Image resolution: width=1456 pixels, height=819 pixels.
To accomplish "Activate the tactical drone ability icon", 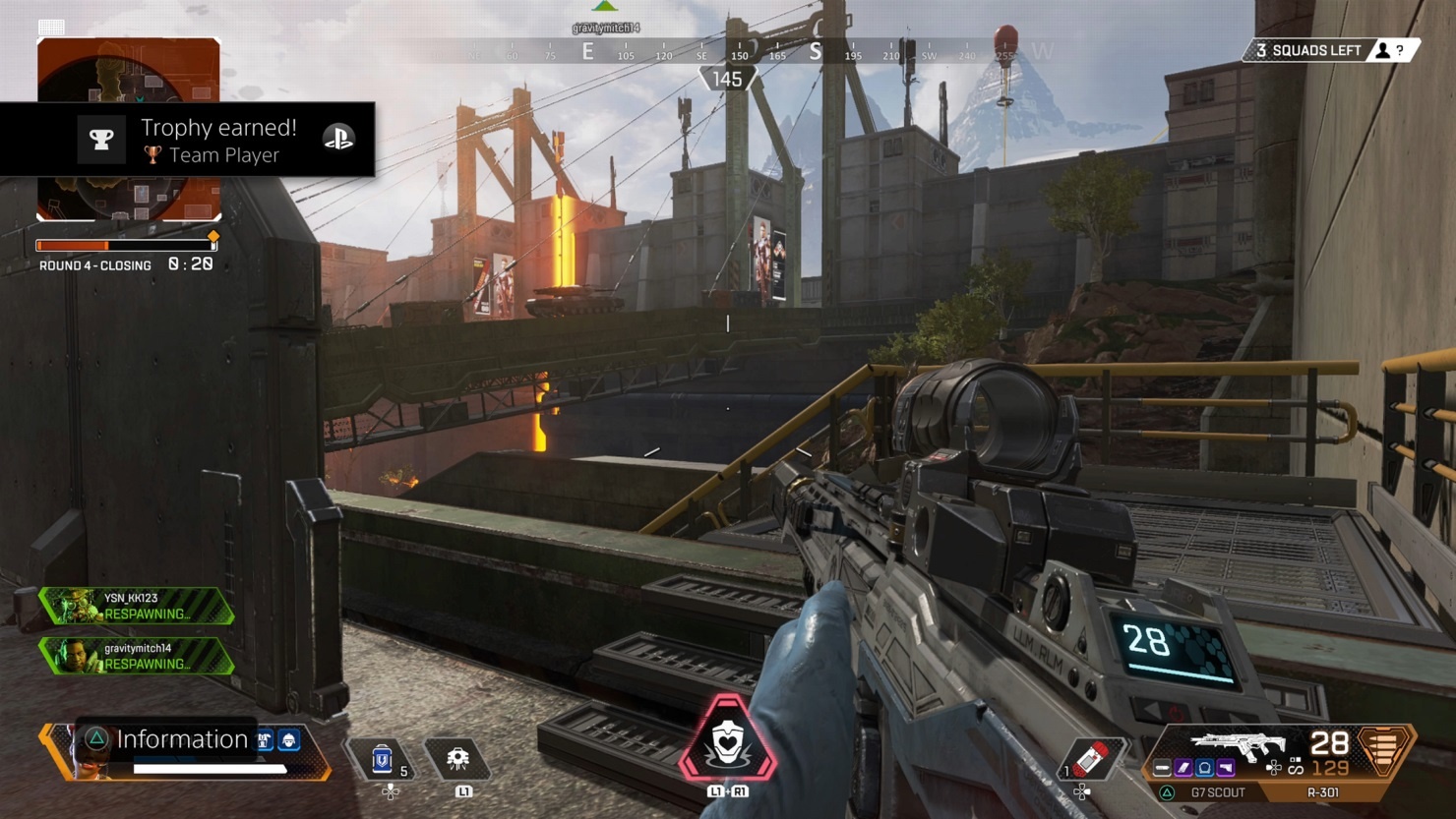I will pyautogui.click(x=457, y=759).
